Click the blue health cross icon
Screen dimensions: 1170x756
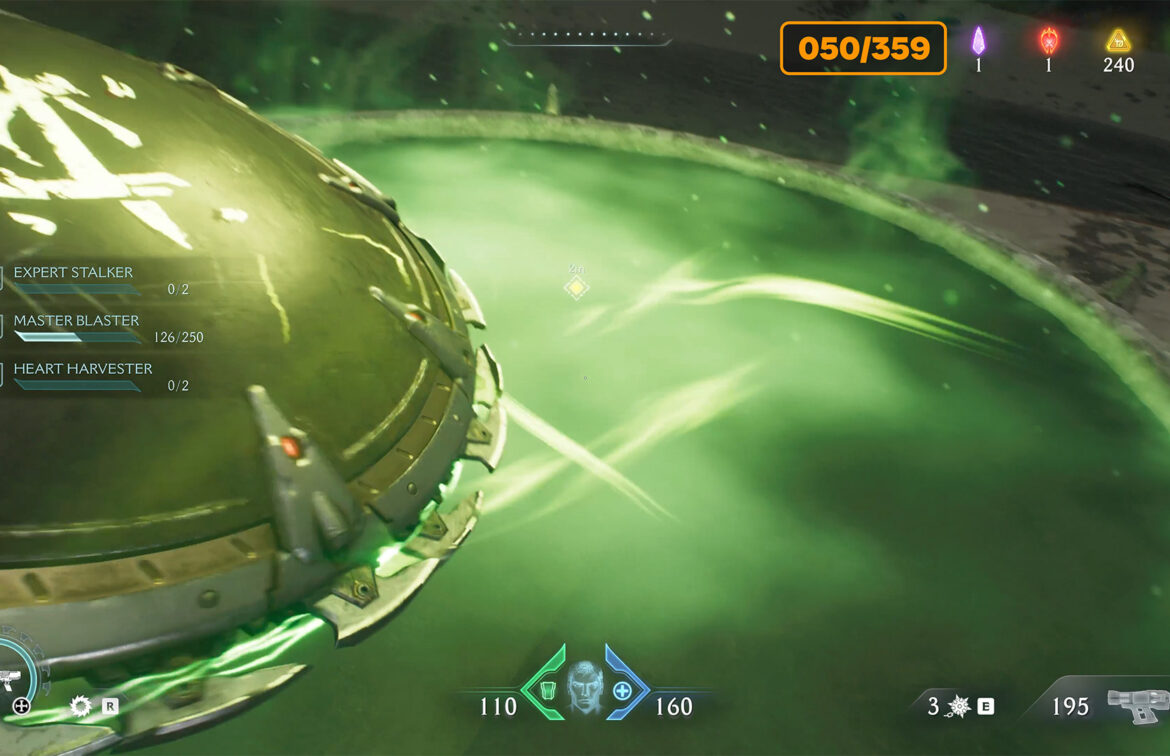[622, 689]
